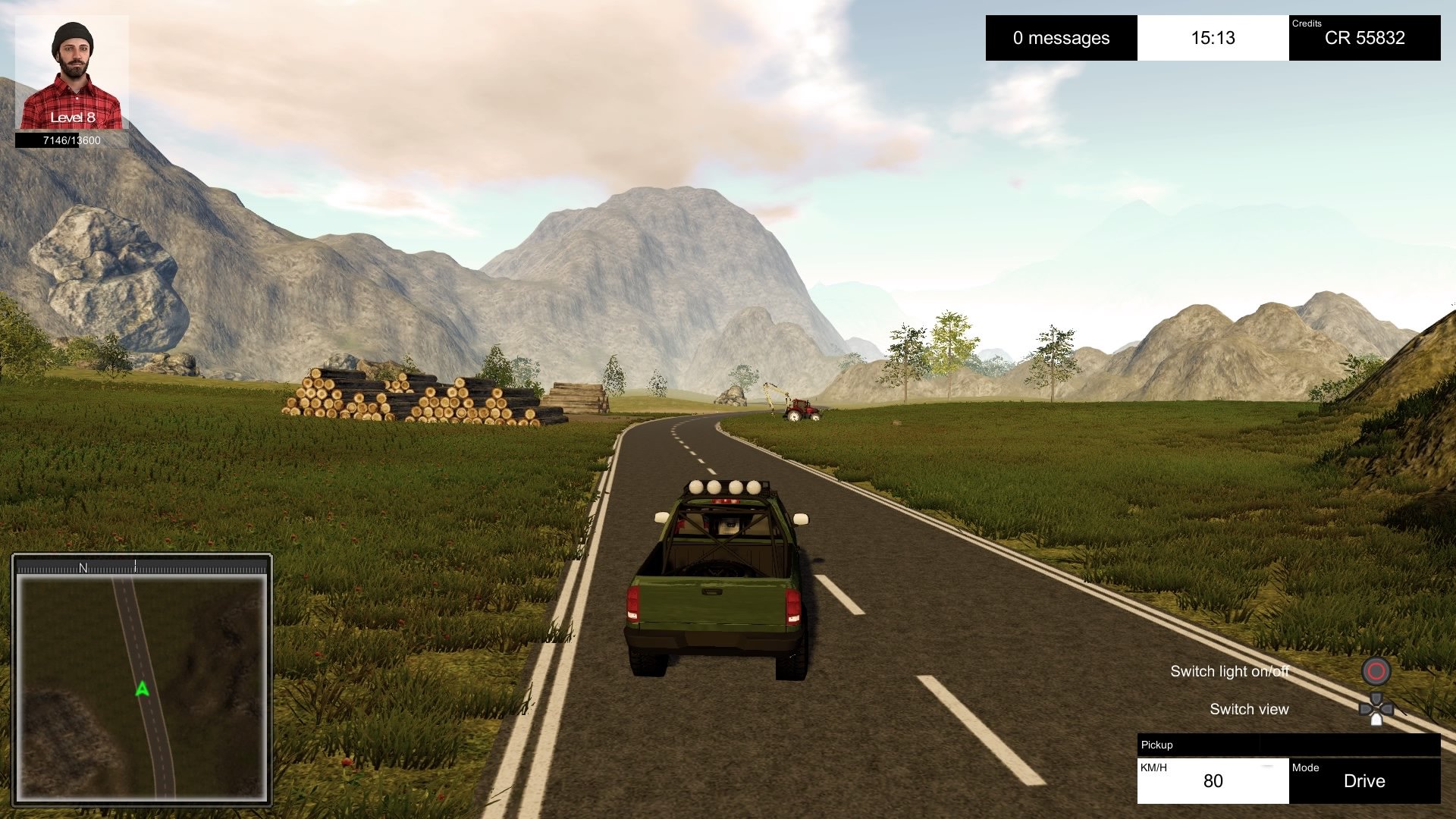Select the Drive mode panel
Image resolution: width=1456 pixels, height=819 pixels.
coord(1364,780)
